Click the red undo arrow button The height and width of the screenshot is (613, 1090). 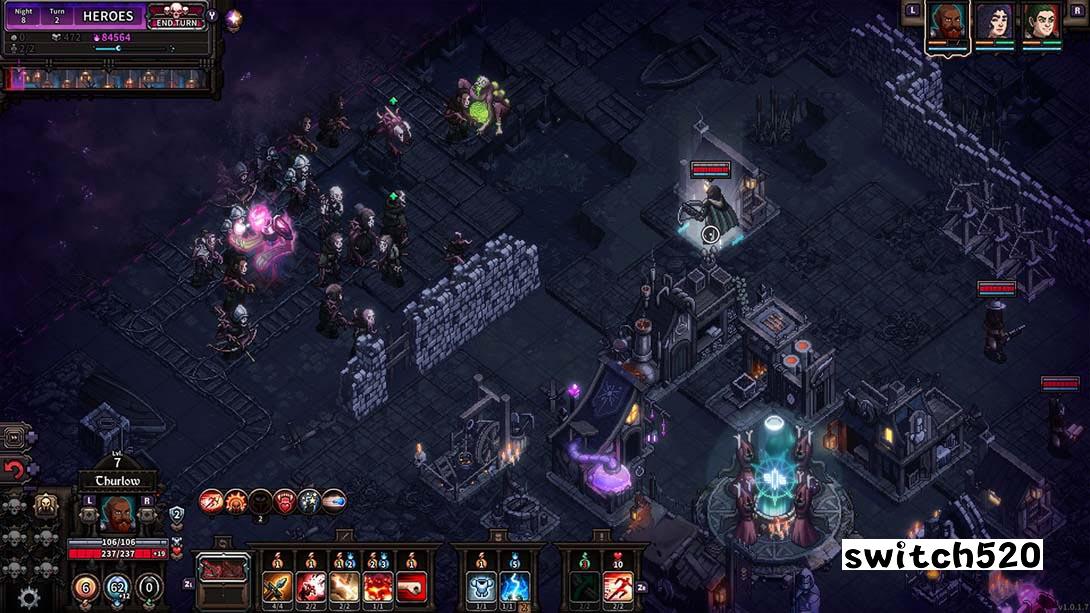(x=15, y=468)
